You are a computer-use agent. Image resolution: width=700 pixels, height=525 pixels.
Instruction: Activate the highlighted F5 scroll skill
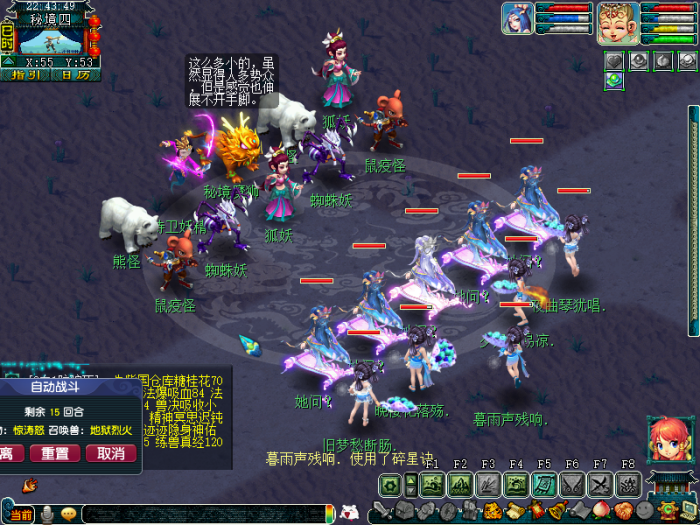tap(544, 485)
